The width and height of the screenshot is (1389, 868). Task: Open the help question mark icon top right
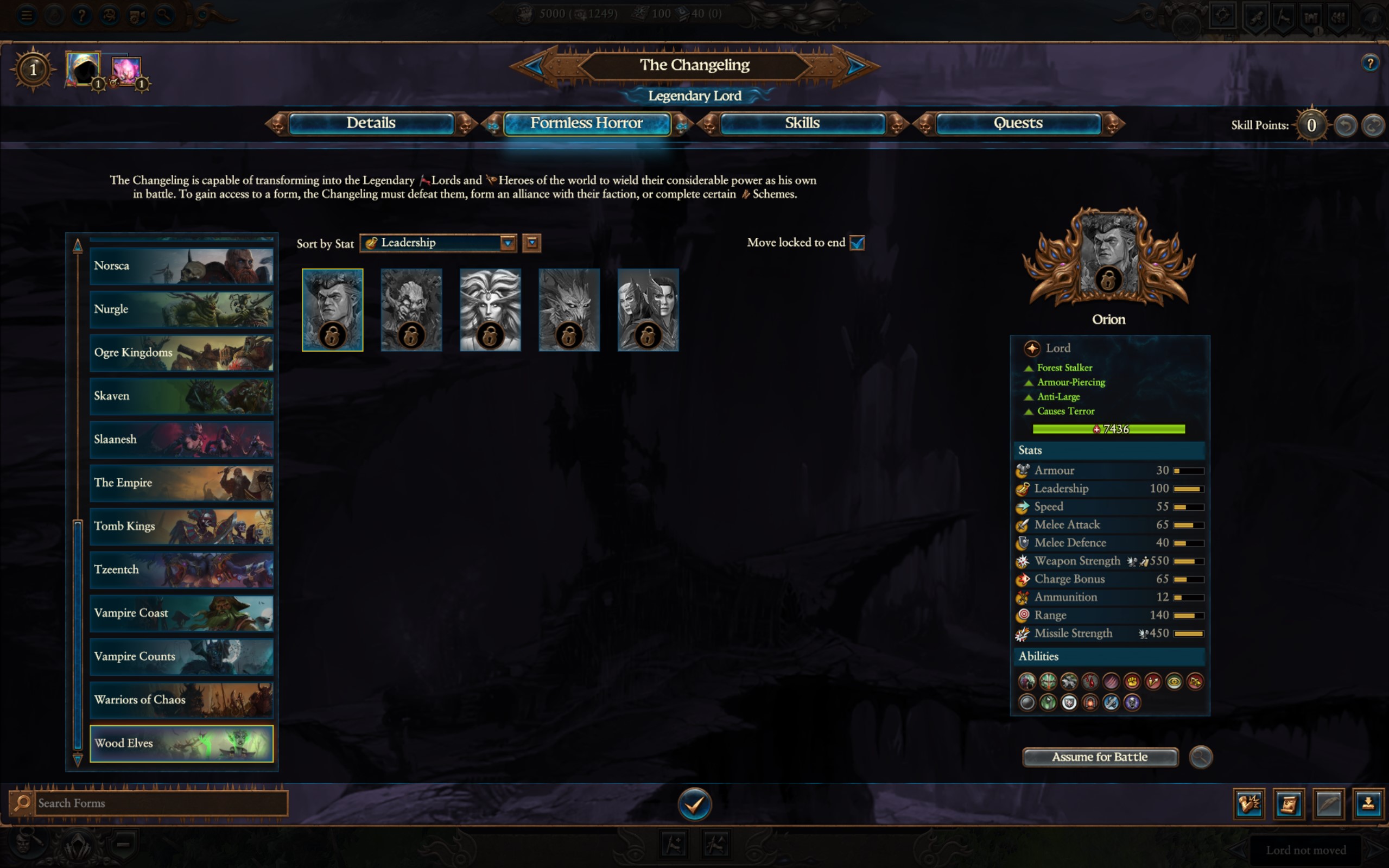1372,64
